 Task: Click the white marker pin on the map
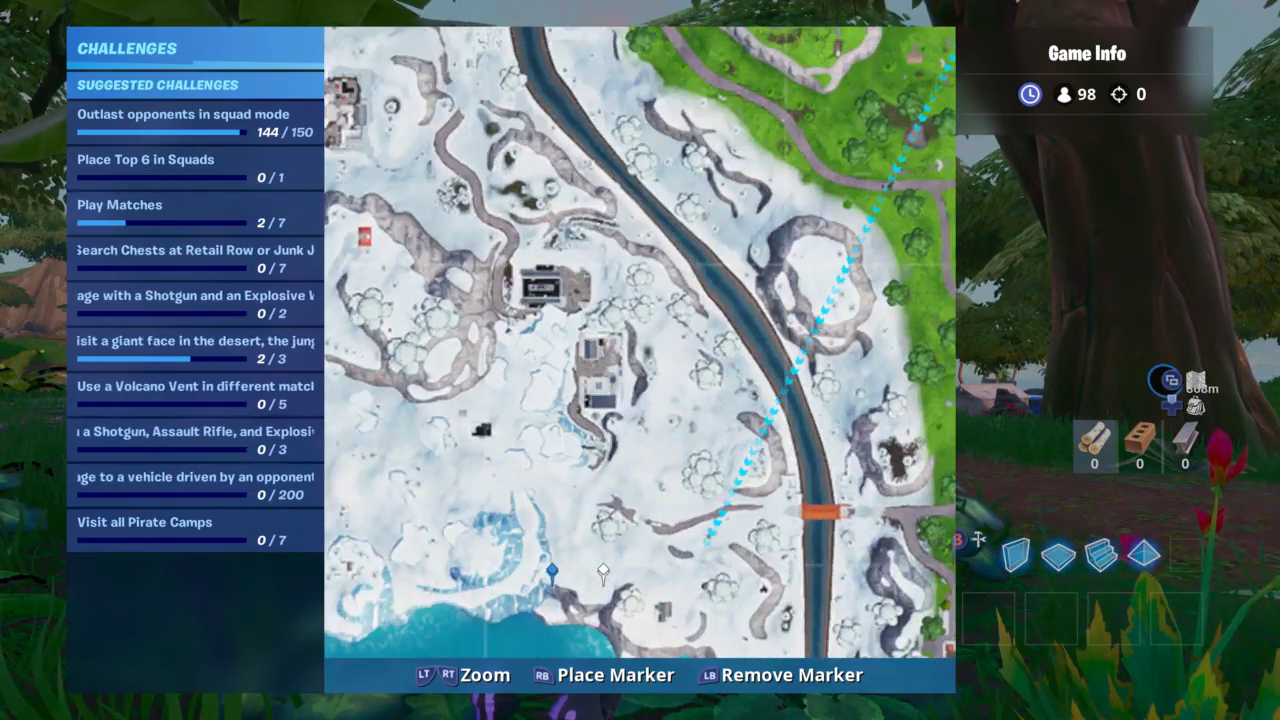[603, 572]
